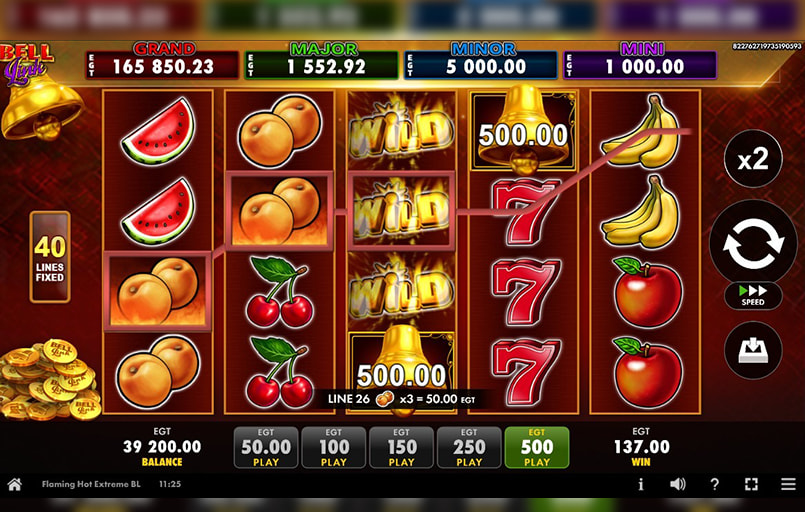Go to the home lobby icon
The width and height of the screenshot is (805, 512).
click(15, 484)
